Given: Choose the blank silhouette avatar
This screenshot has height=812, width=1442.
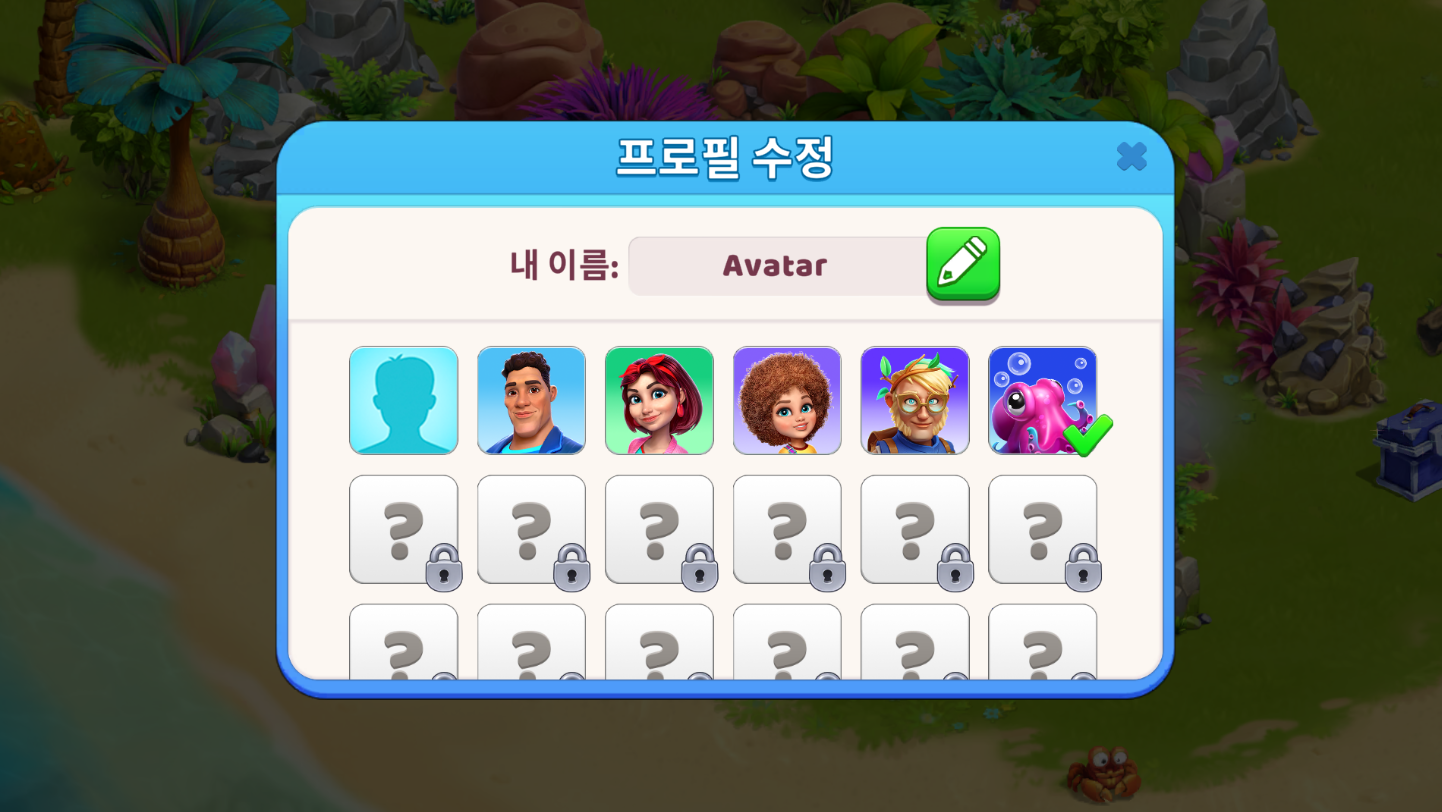Looking at the screenshot, I should click(403, 400).
